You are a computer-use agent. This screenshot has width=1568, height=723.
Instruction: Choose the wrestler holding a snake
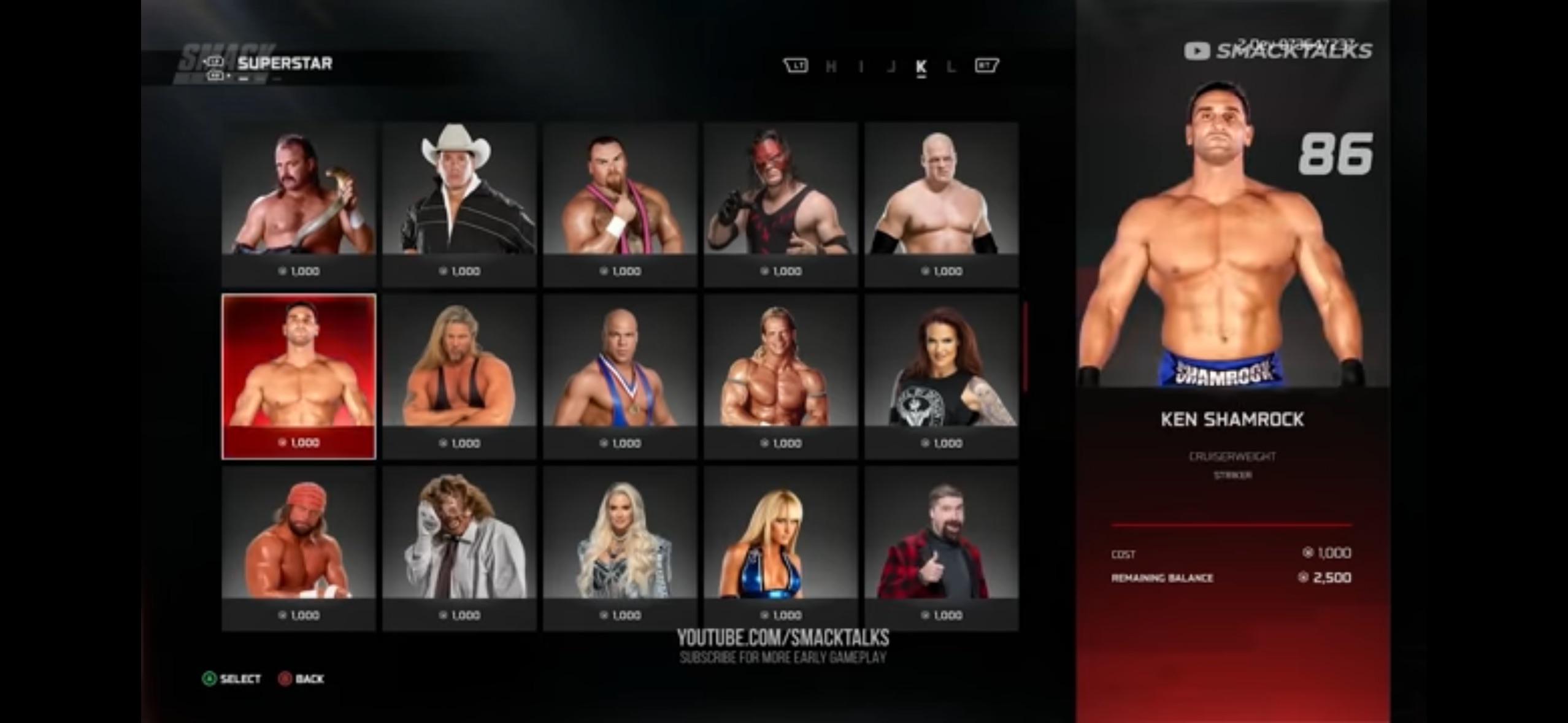tap(299, 204)
